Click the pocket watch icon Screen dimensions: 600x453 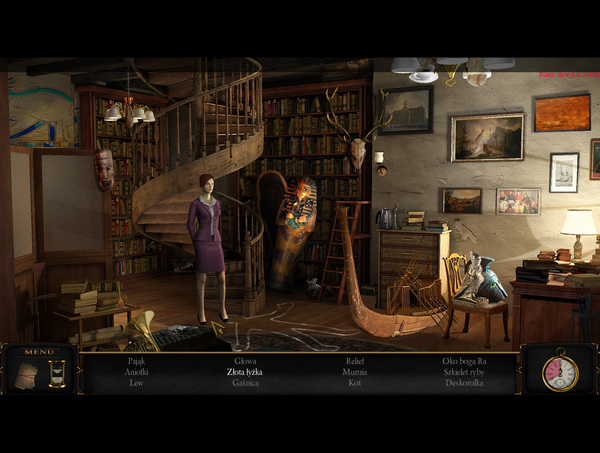[x=559, y=373]
